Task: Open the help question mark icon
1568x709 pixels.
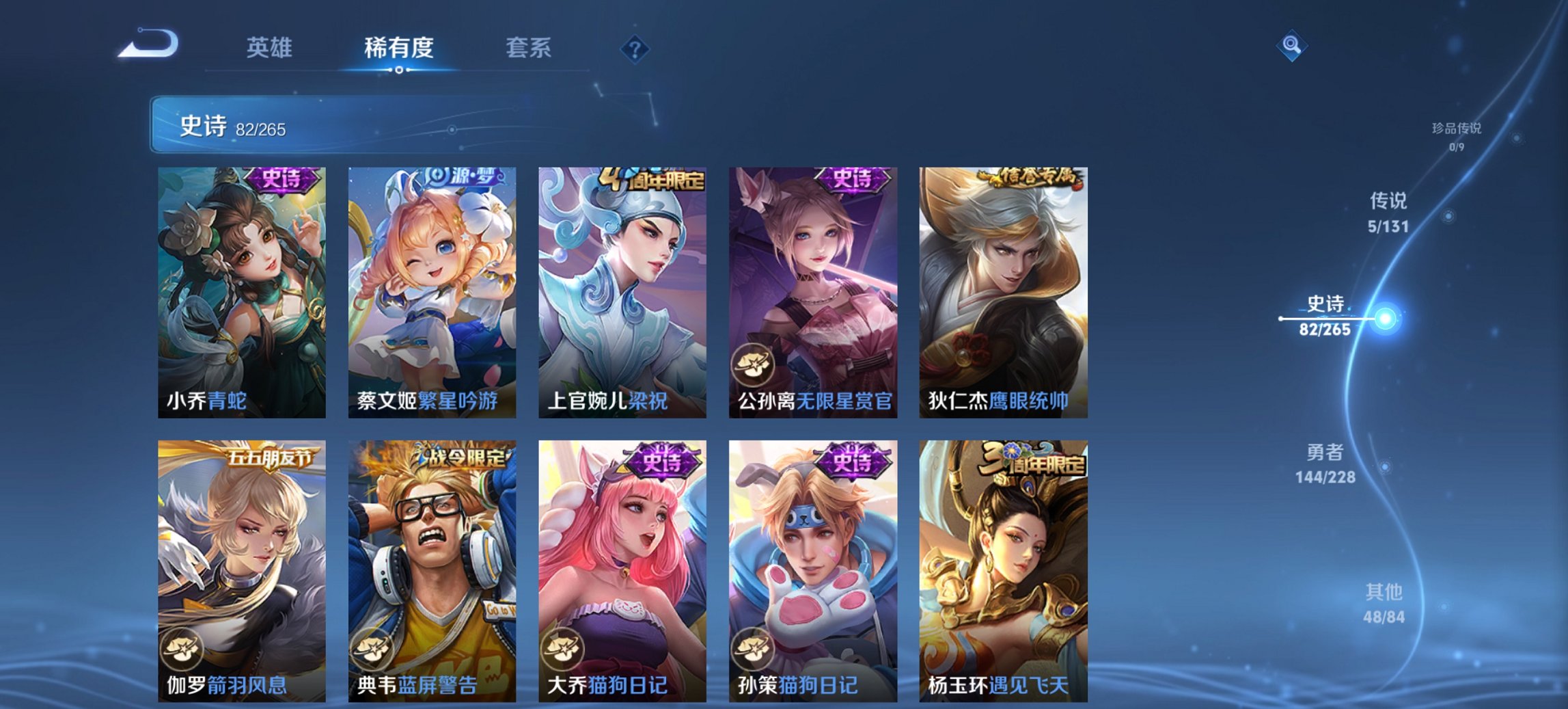Action: 635,49
